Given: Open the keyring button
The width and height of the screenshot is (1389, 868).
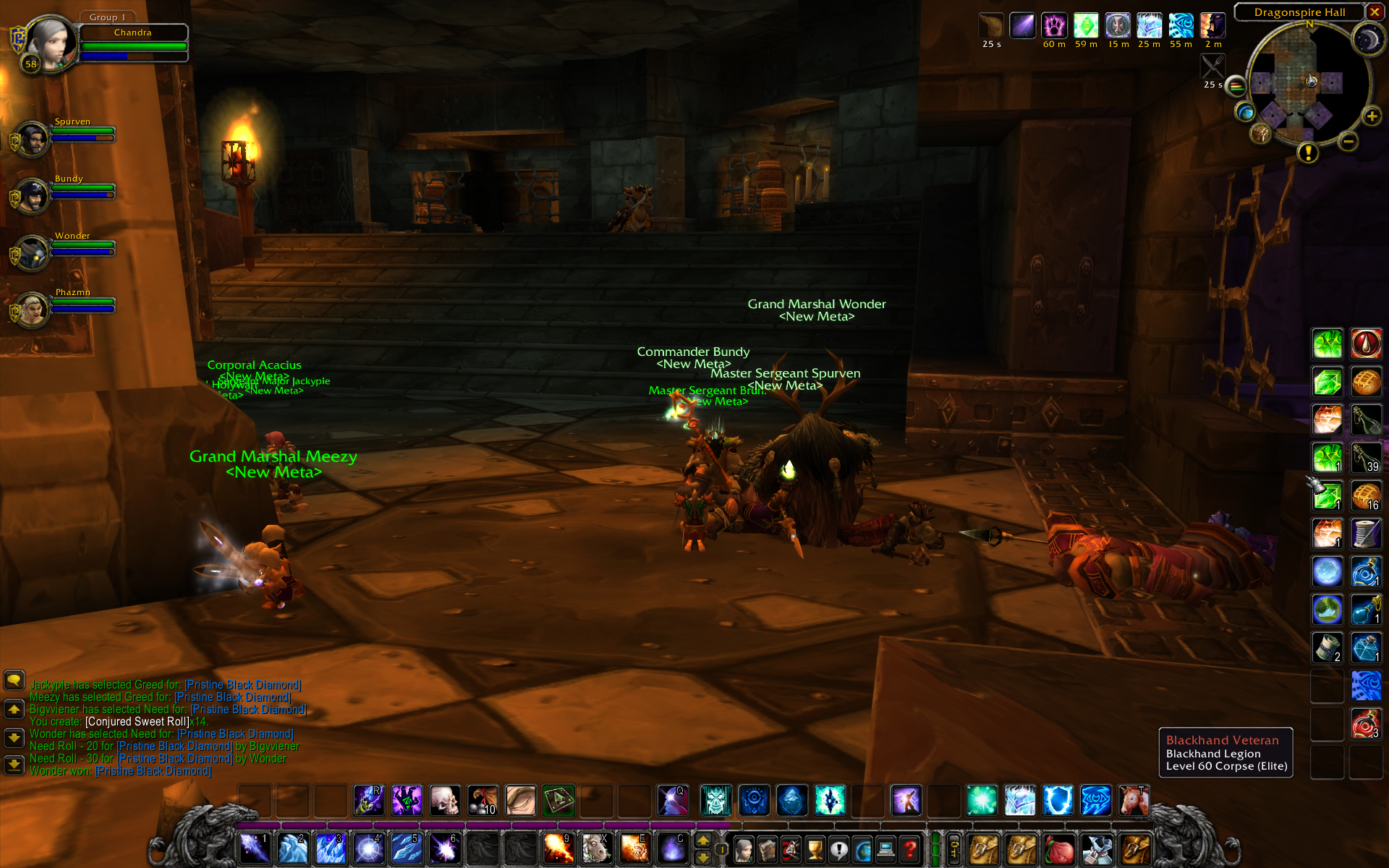Looking at the screenshot, I should (954, 848).
